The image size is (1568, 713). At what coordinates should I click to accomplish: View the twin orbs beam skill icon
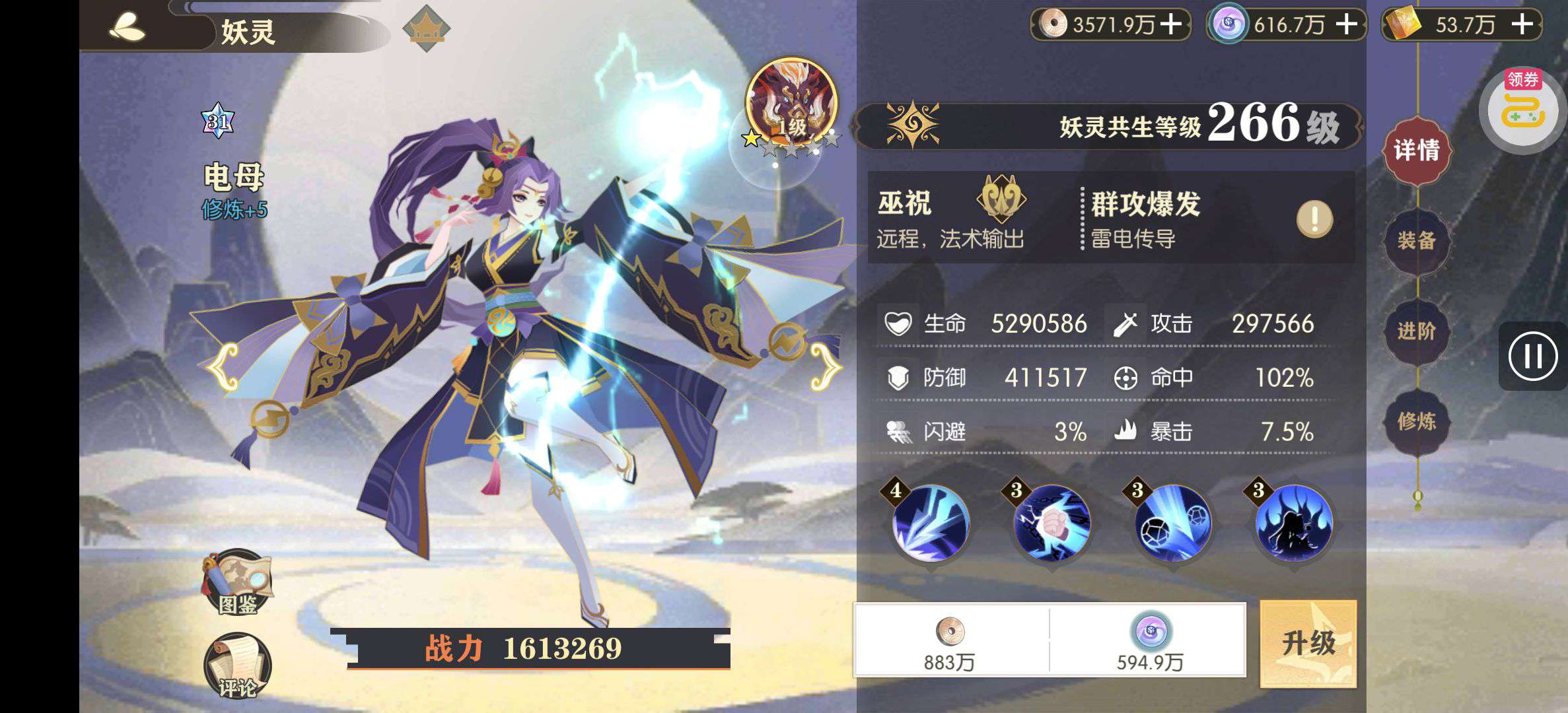point(1173,524)
